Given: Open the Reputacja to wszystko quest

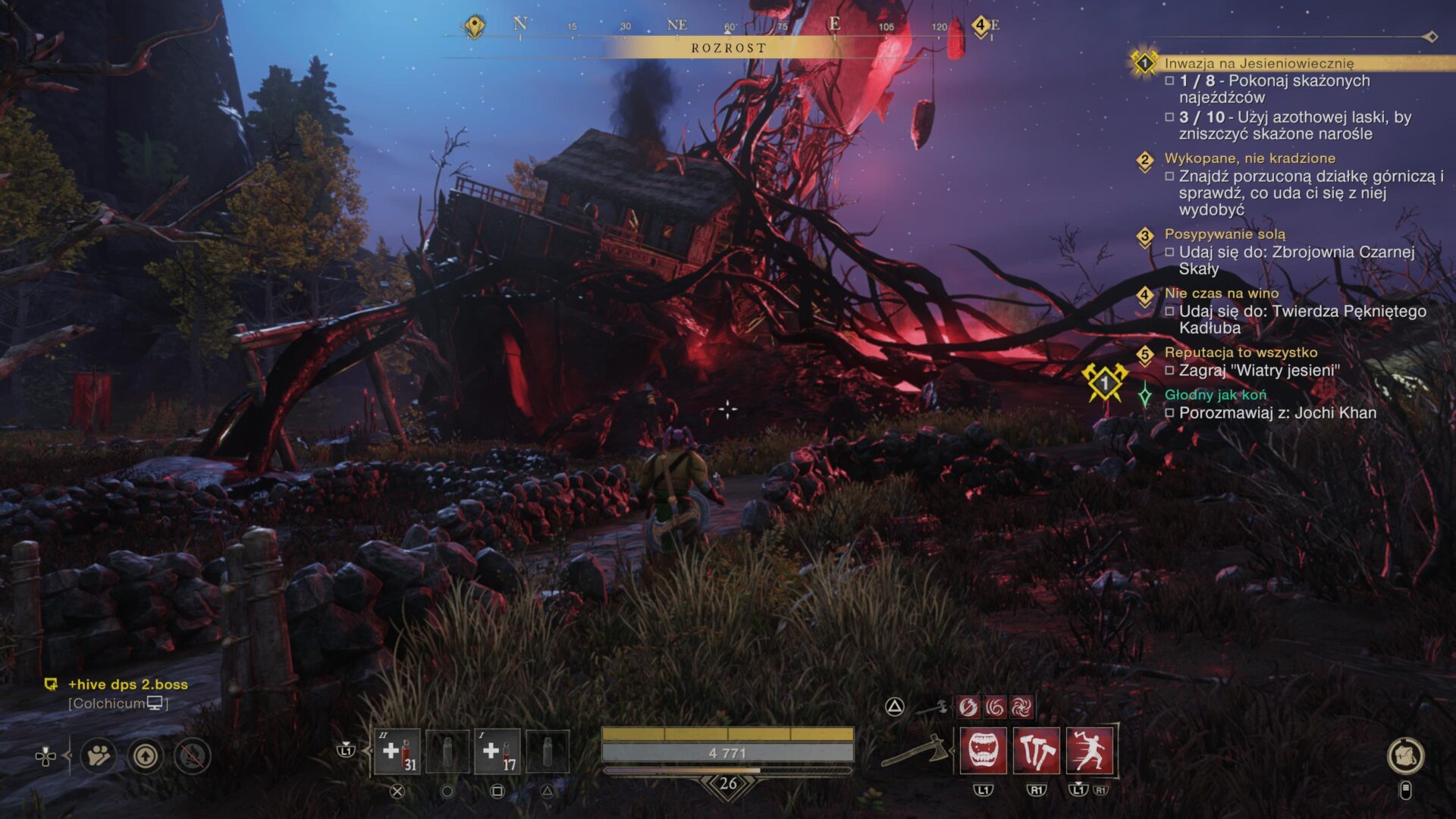Looking at the screenshot, I should pyautogui.click(x=1241, y=353).
